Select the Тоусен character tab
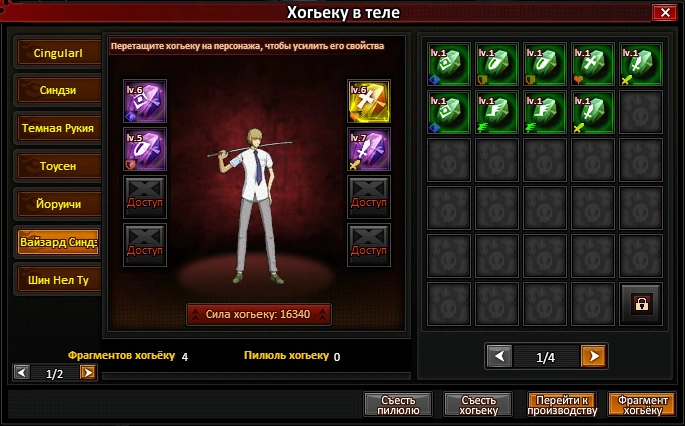The width and height of the screenshot is (685, 426). [58, 165]
